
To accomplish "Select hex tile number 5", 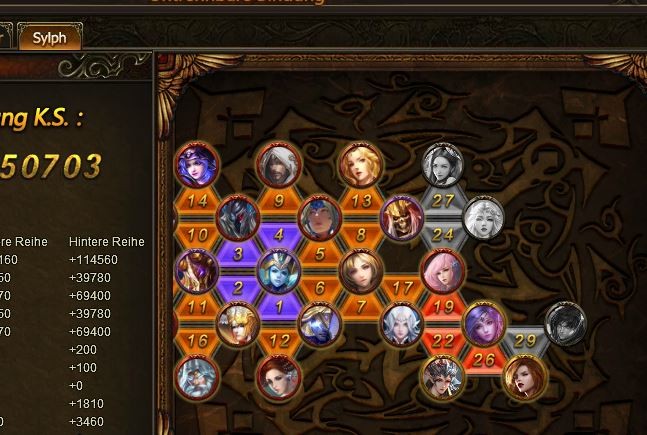I will click(320, 254).
